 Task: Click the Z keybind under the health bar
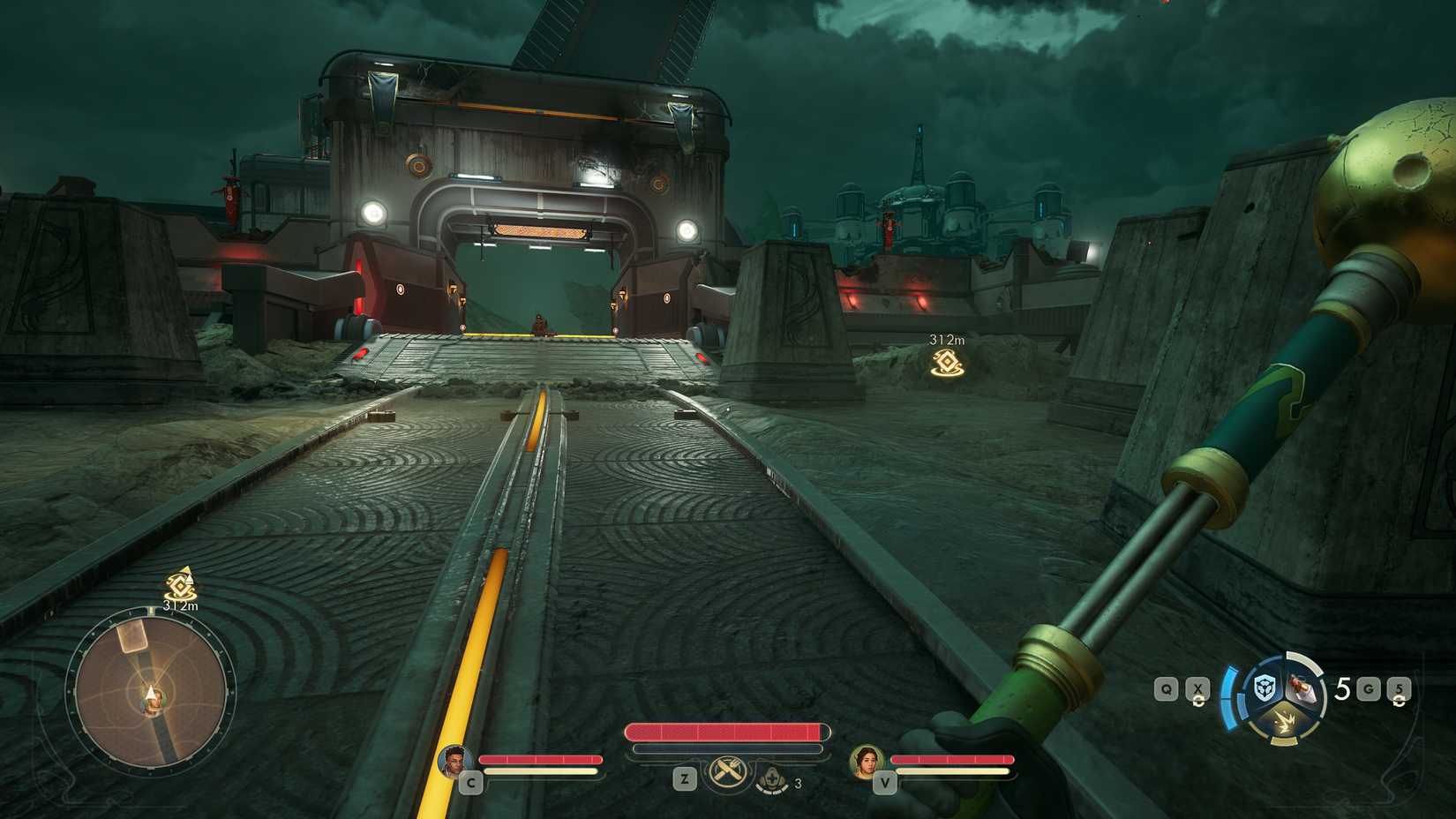[x=684, y=778]
